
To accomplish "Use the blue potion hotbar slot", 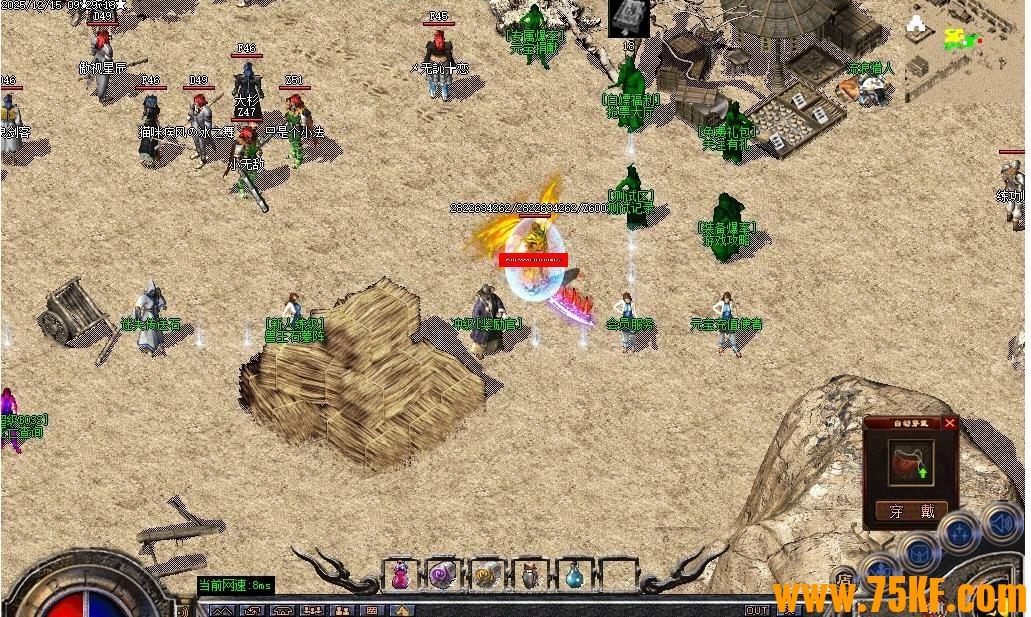I will pyautogui.click(x=574, y=575).
